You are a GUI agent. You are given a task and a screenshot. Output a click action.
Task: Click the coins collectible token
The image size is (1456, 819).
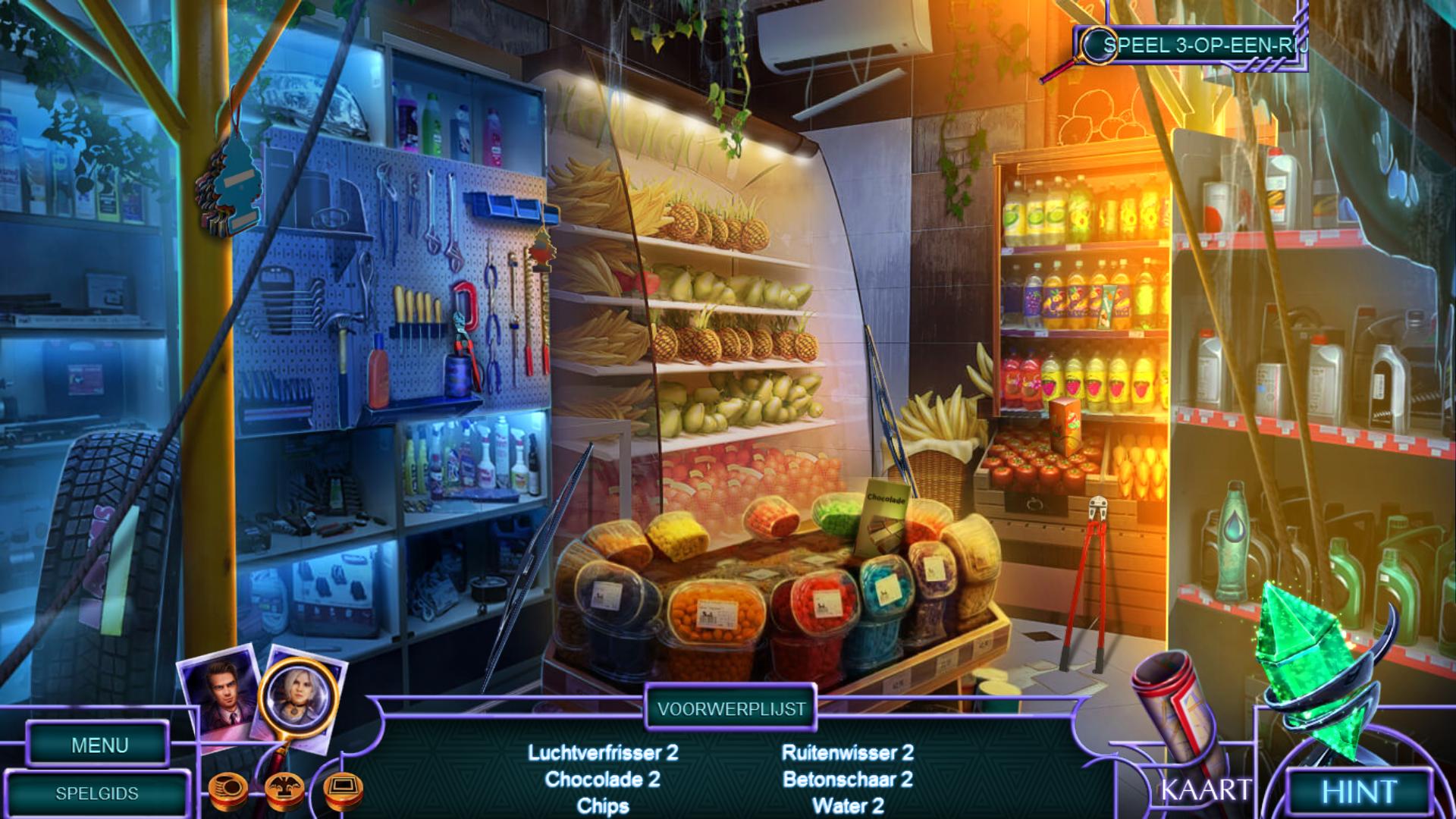pyautogui.click(x=228, y=790)
